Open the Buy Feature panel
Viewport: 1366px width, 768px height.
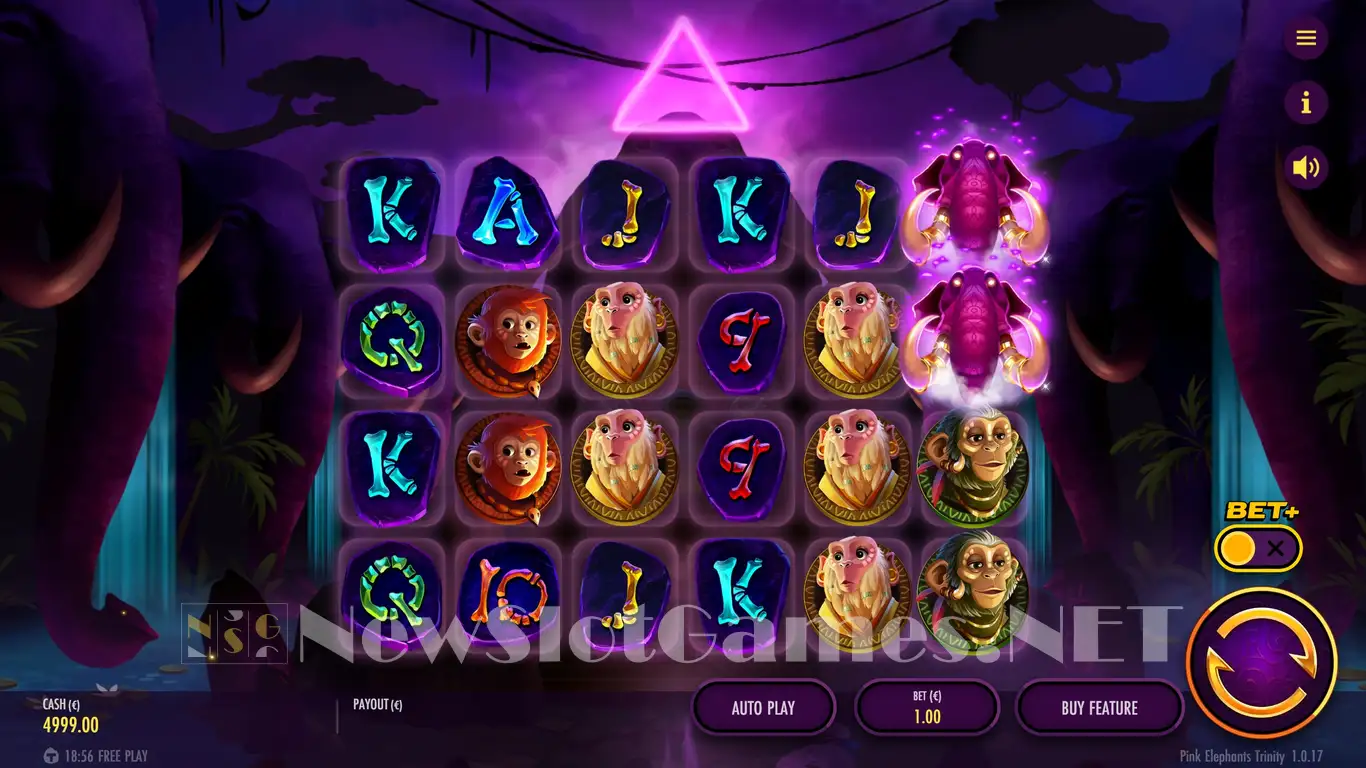click(1099, 708)
